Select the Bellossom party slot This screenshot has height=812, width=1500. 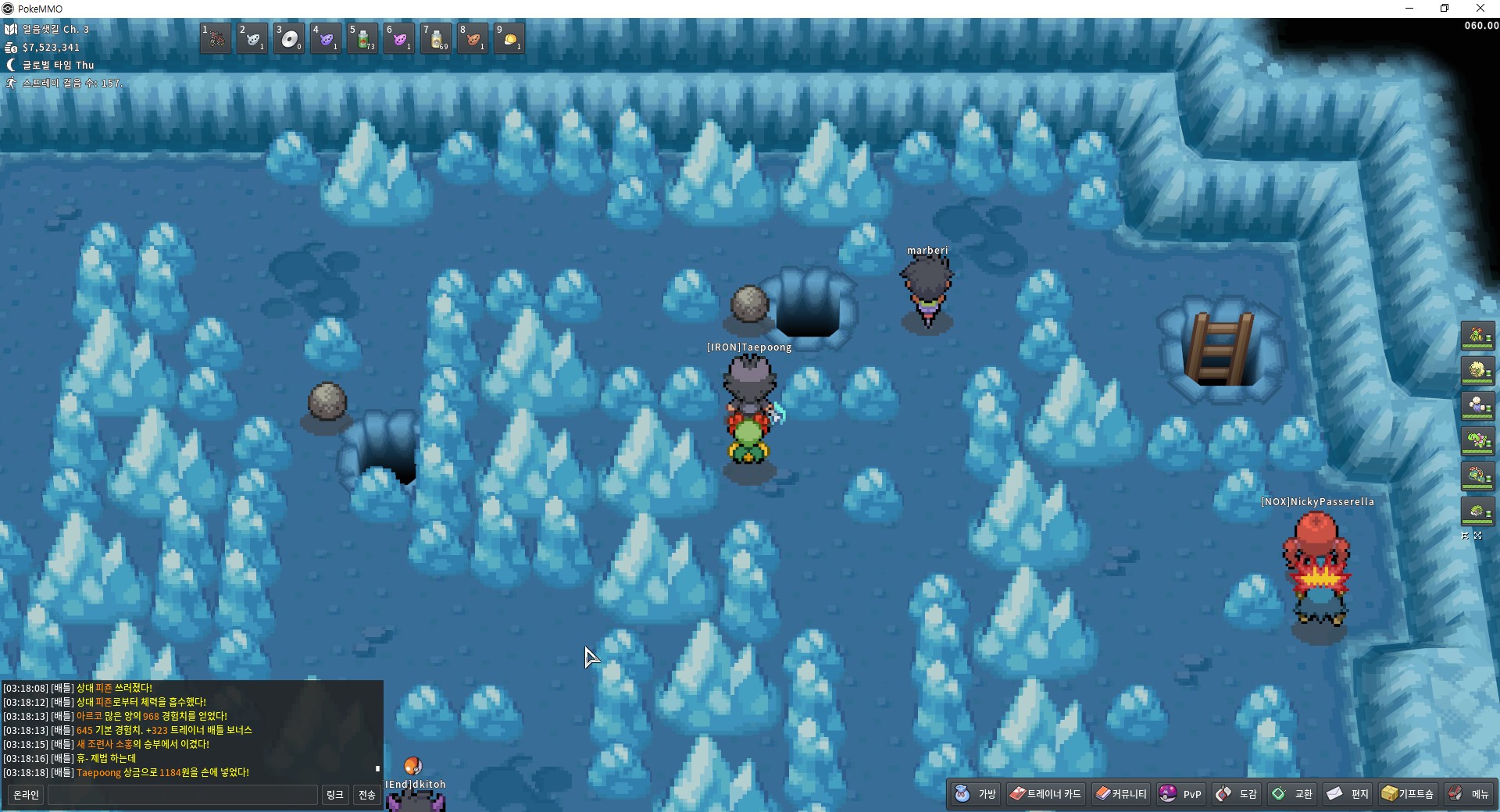click(1477, 336)
